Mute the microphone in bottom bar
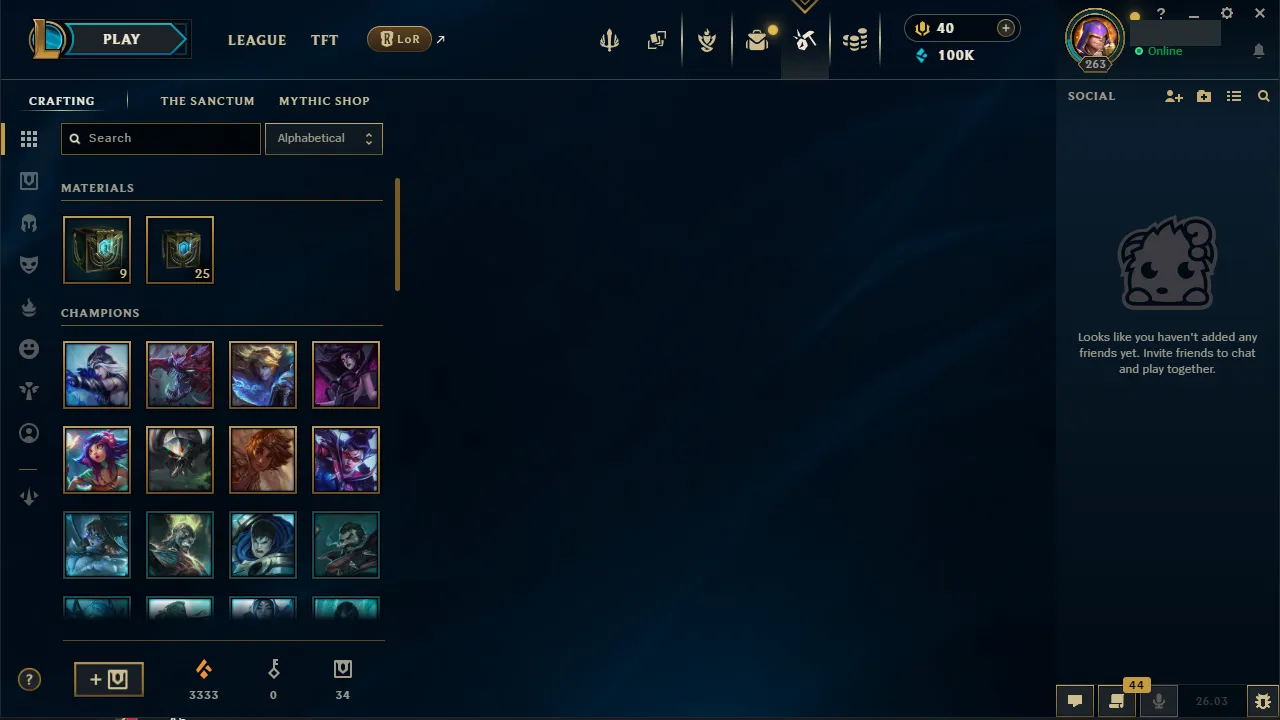The image size is (1280, 720). 1158,700
